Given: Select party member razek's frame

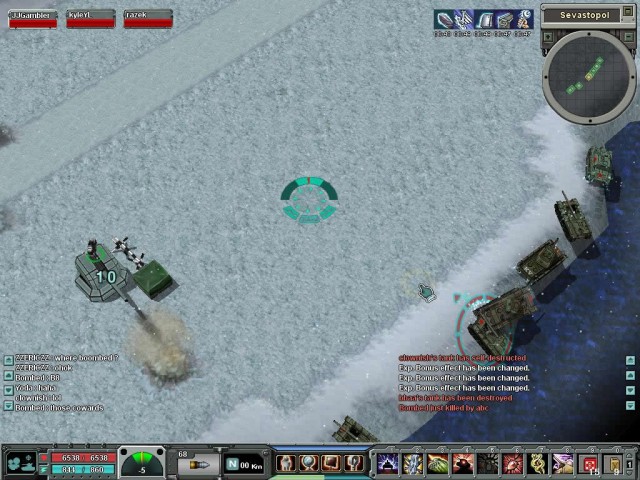Looking at the screenshot, I should point(148,18).
